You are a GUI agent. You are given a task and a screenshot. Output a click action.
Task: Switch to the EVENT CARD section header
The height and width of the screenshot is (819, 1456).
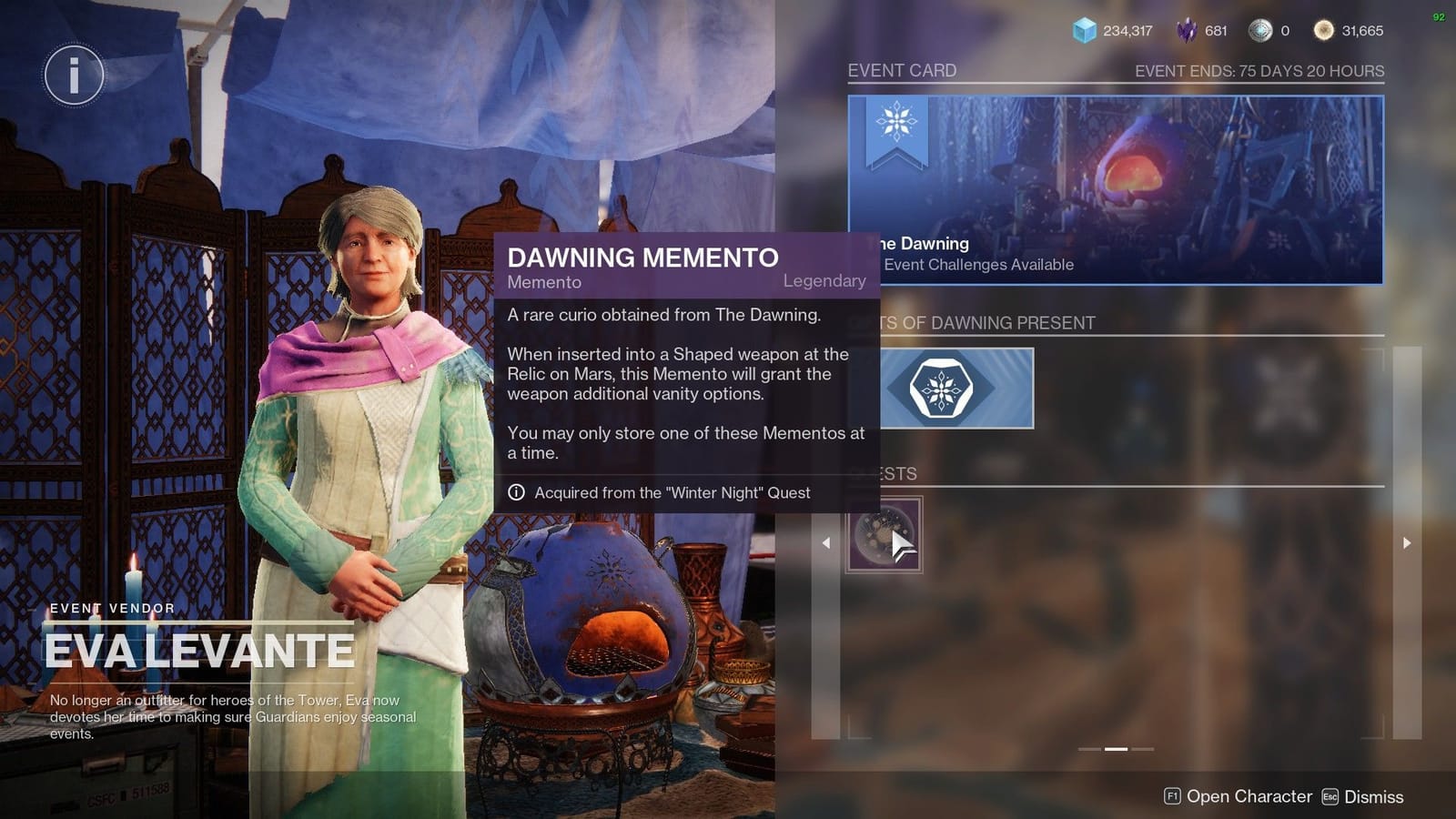(902, 70)
